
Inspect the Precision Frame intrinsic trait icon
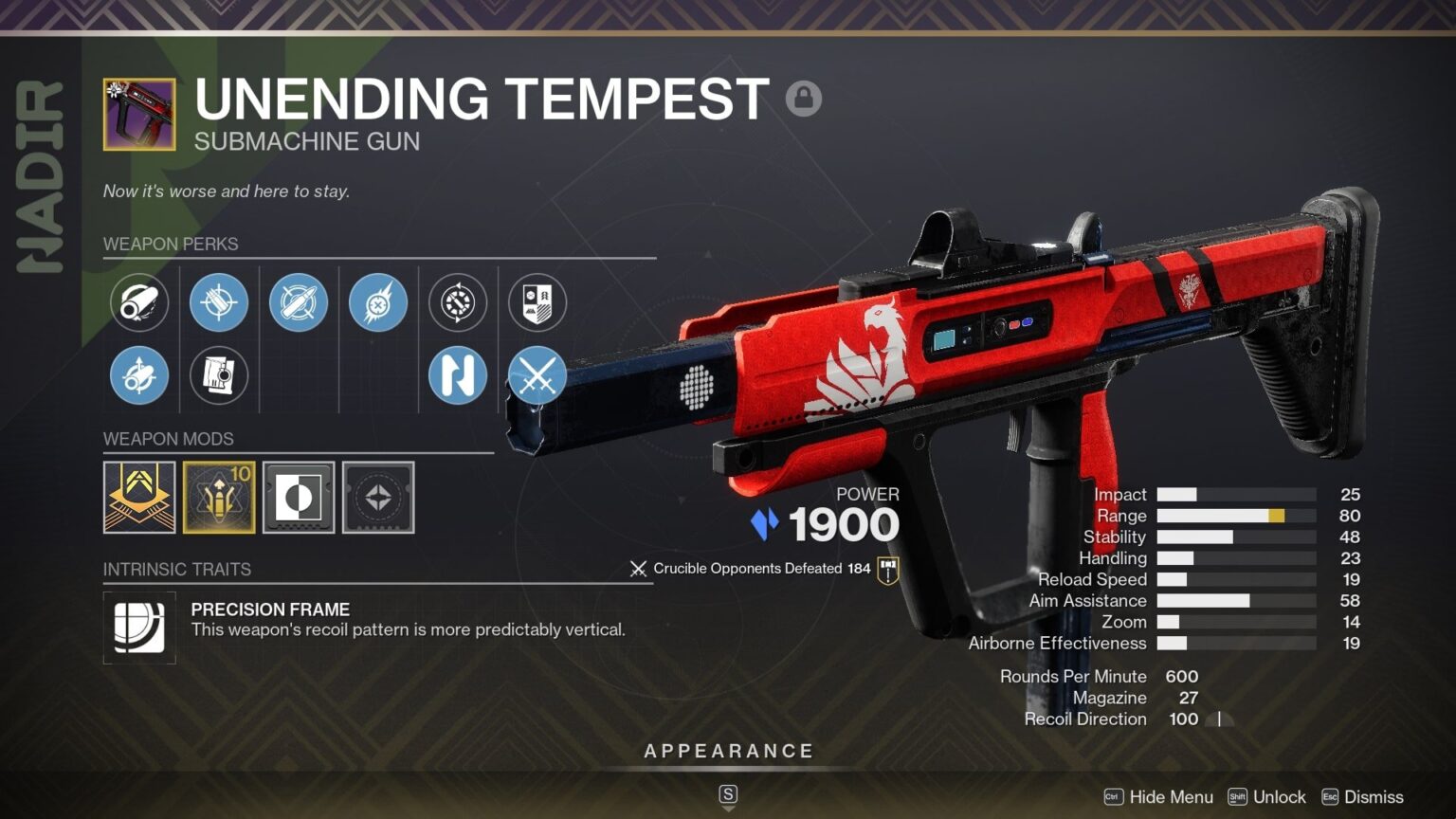pyautogui.click(x=139, y=627)
